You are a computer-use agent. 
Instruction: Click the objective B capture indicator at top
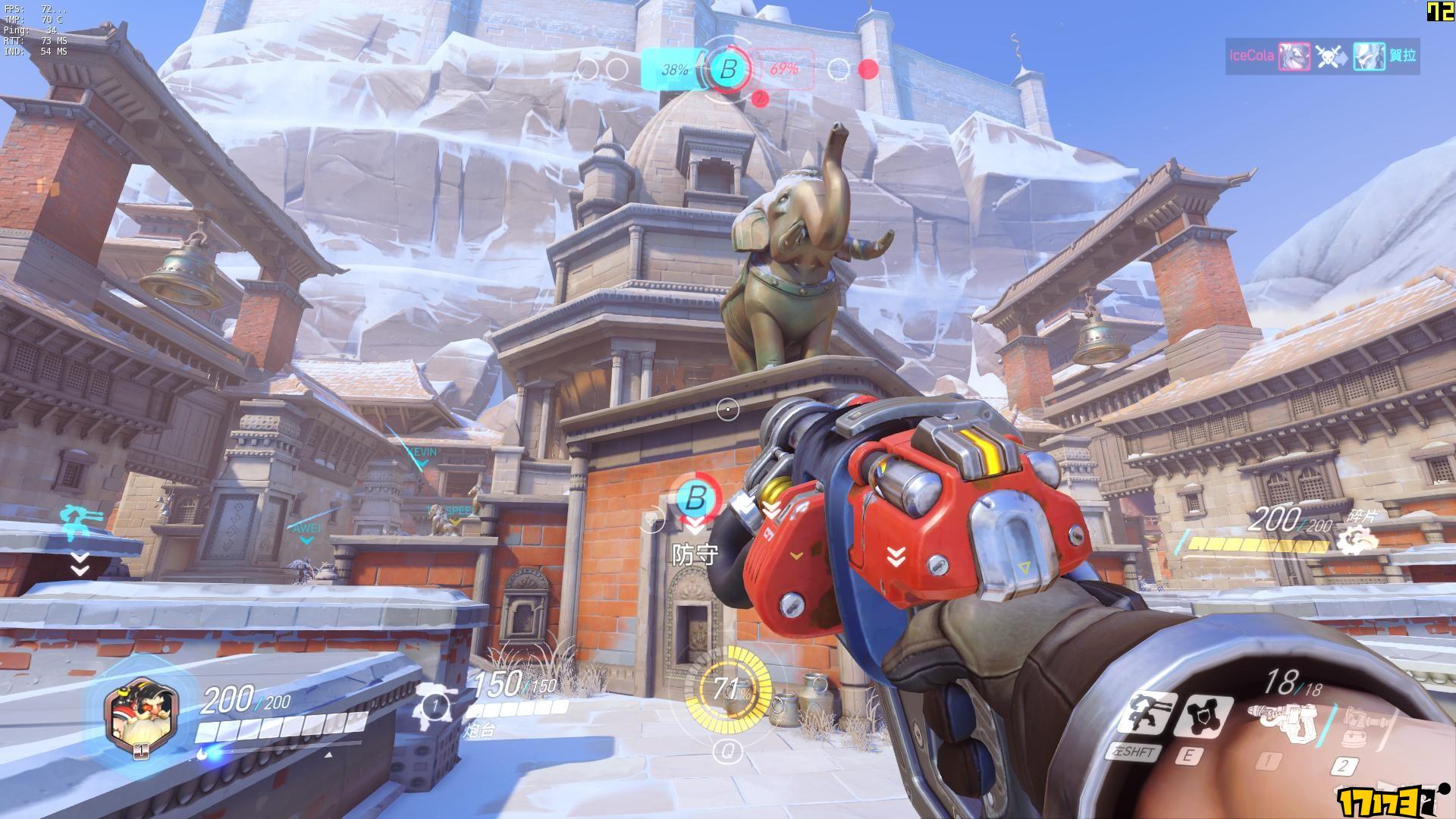pyautogui.click(x=728, y=70)
